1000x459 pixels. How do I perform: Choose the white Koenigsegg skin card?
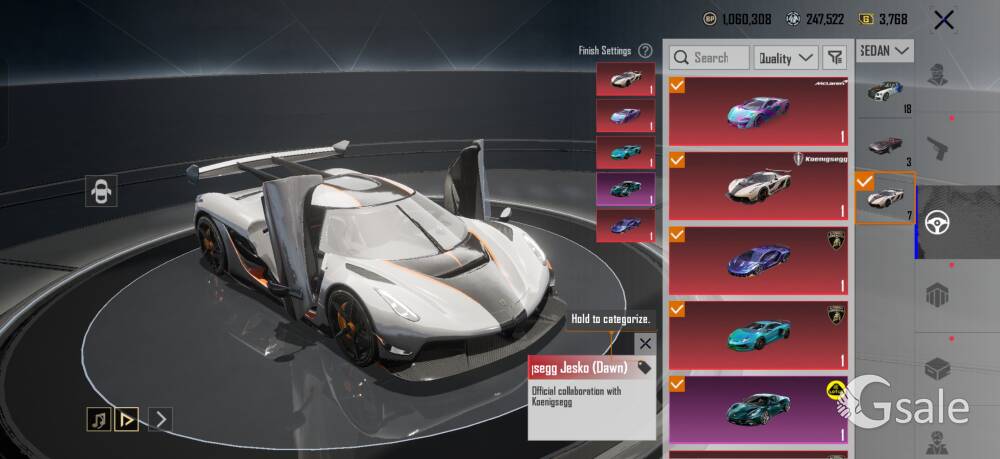[x=758, y=185]
